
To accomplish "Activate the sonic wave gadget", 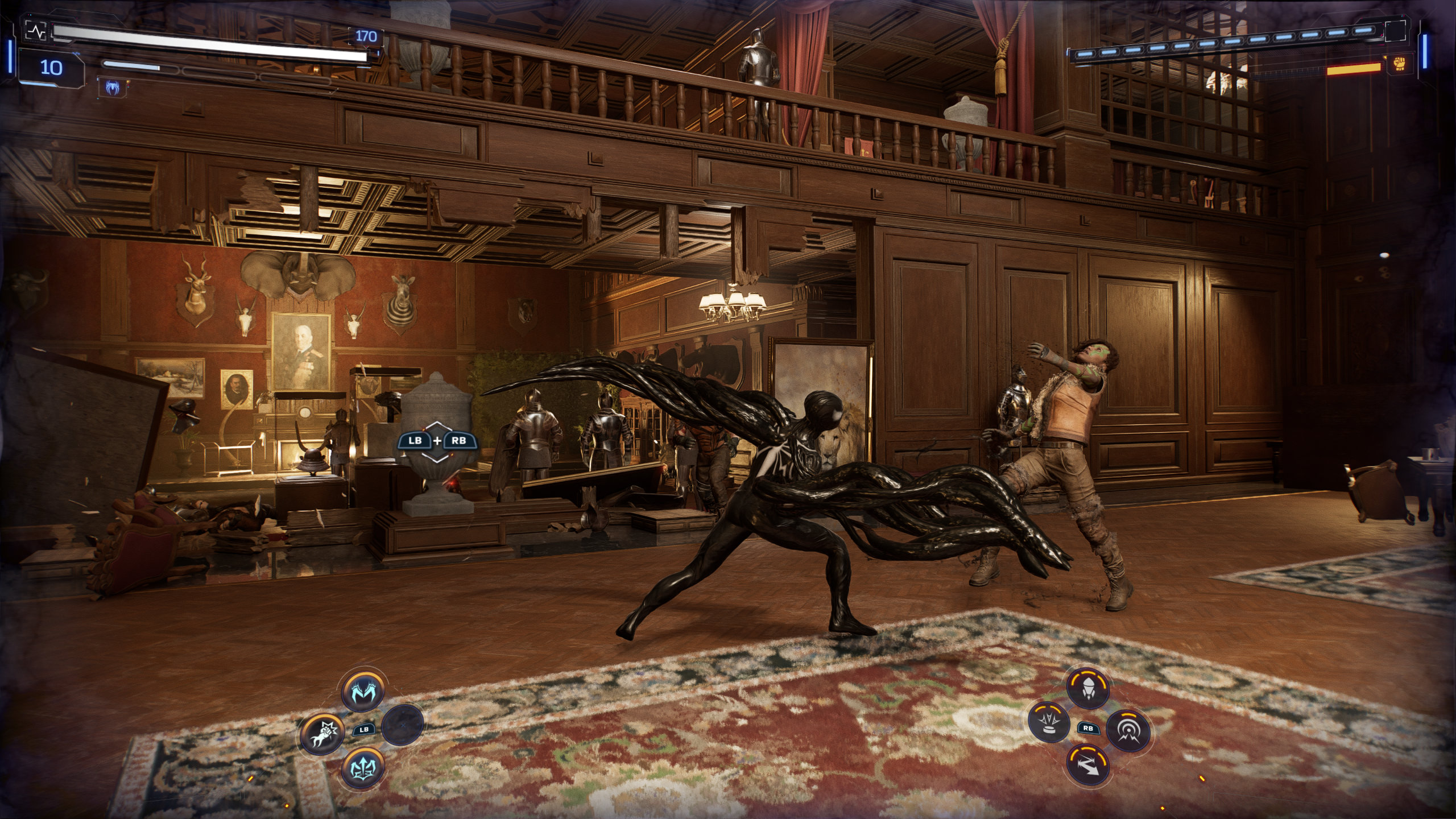I will (x=1128, y=731).
